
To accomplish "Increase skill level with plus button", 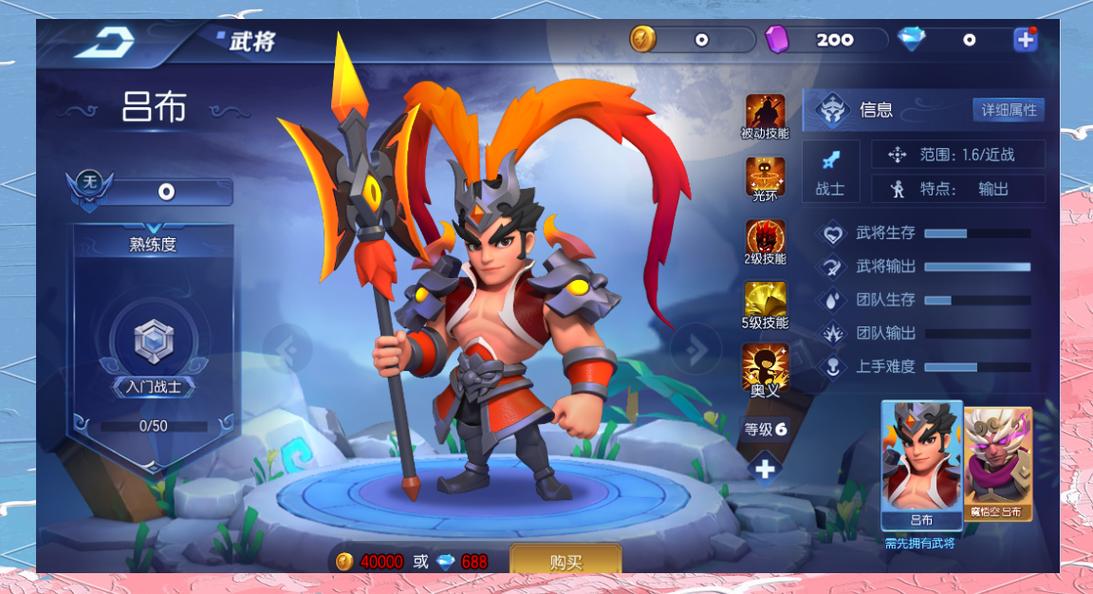I will click(x=765, y=467).
